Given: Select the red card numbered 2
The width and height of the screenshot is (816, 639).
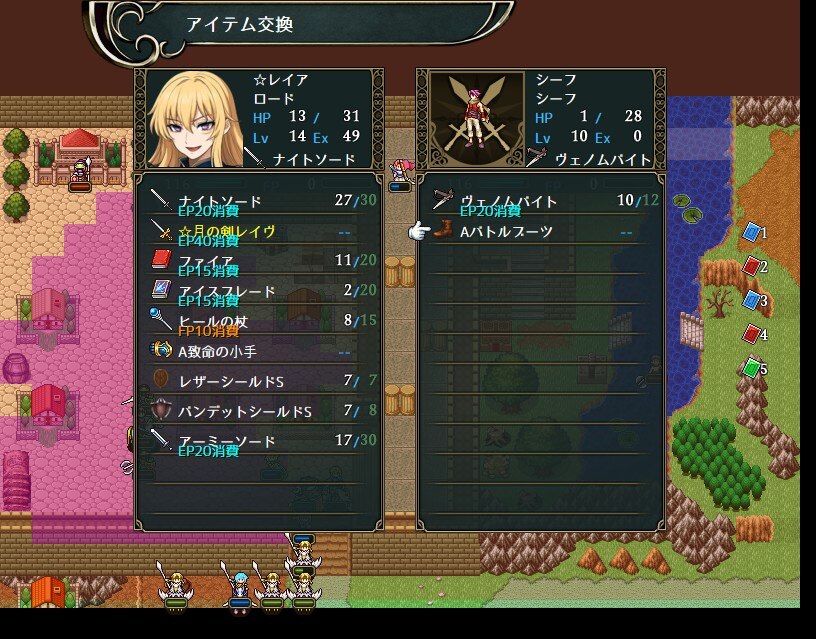Looking at the screenshot, I should pyautogui.click(x=752, y=267).
